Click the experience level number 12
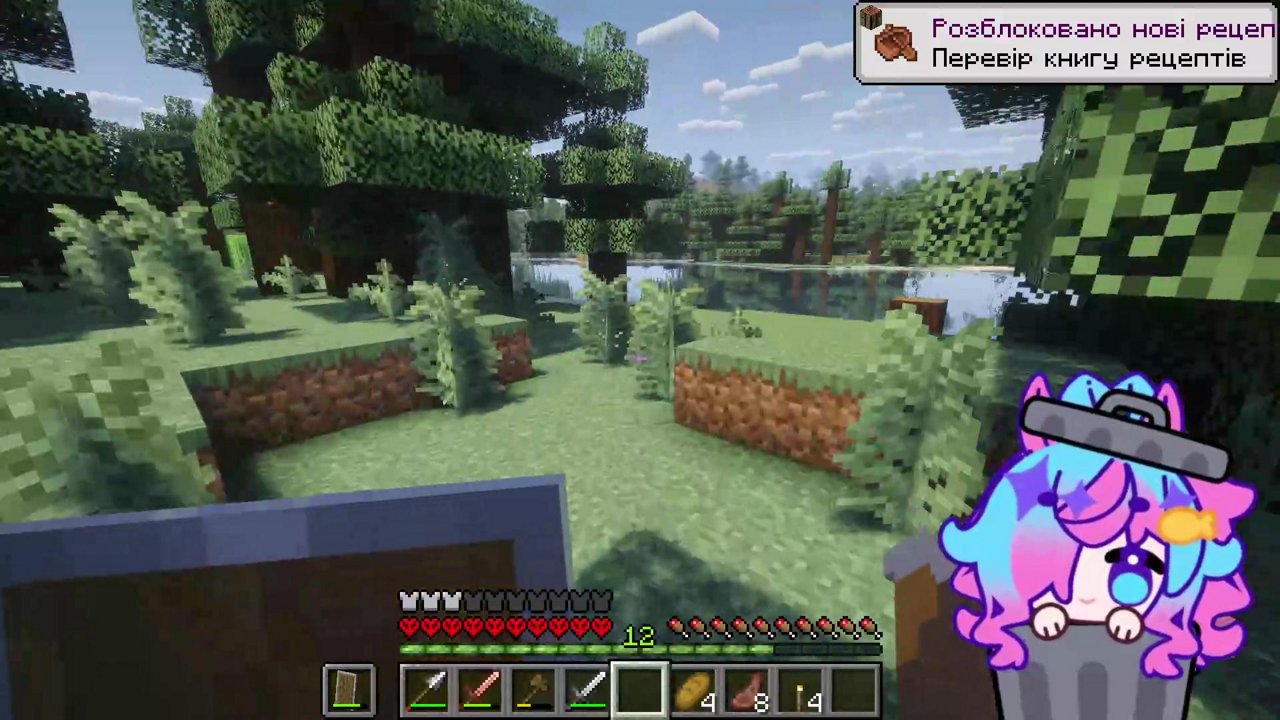The height and width of the screenshot is (720, 1280). coord(639,636)
